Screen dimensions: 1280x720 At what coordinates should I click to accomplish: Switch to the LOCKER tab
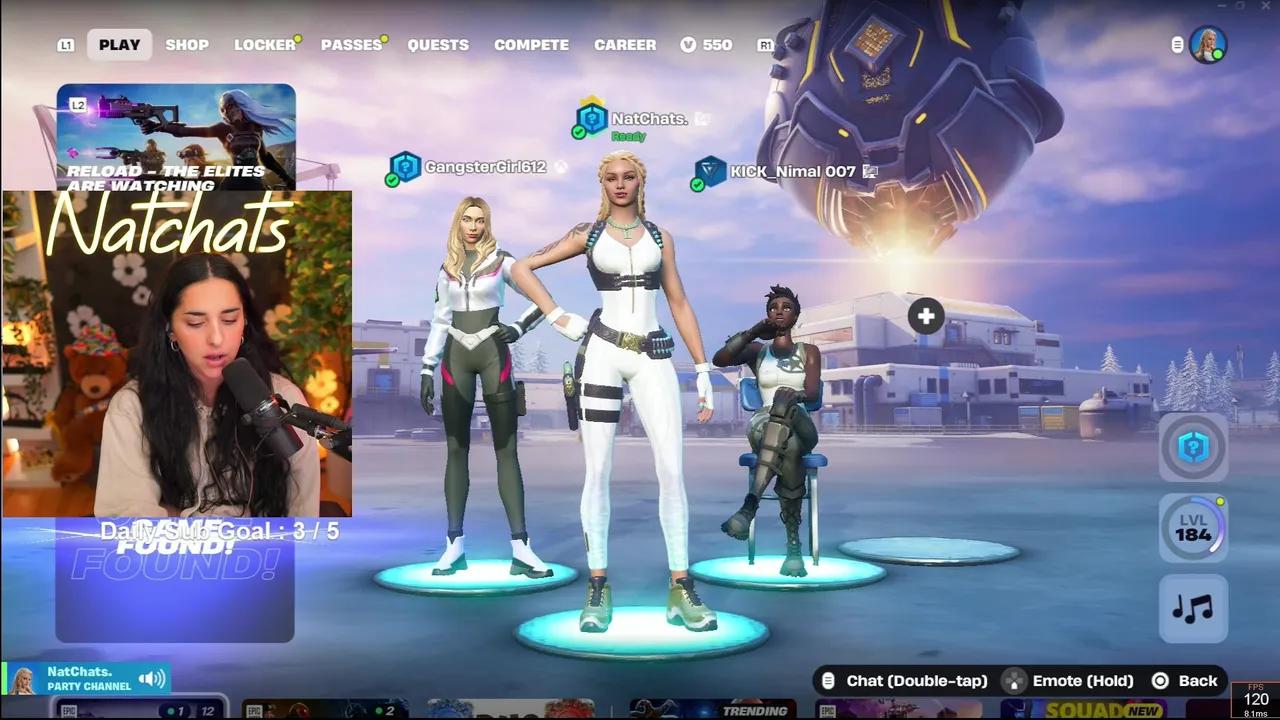(263, 44)
